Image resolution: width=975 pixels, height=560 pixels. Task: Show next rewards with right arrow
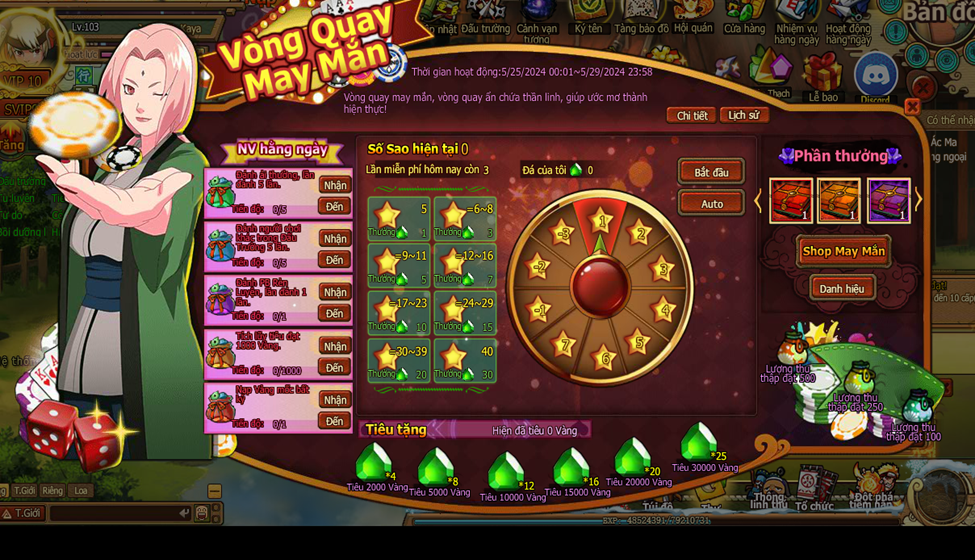point(918,200)
